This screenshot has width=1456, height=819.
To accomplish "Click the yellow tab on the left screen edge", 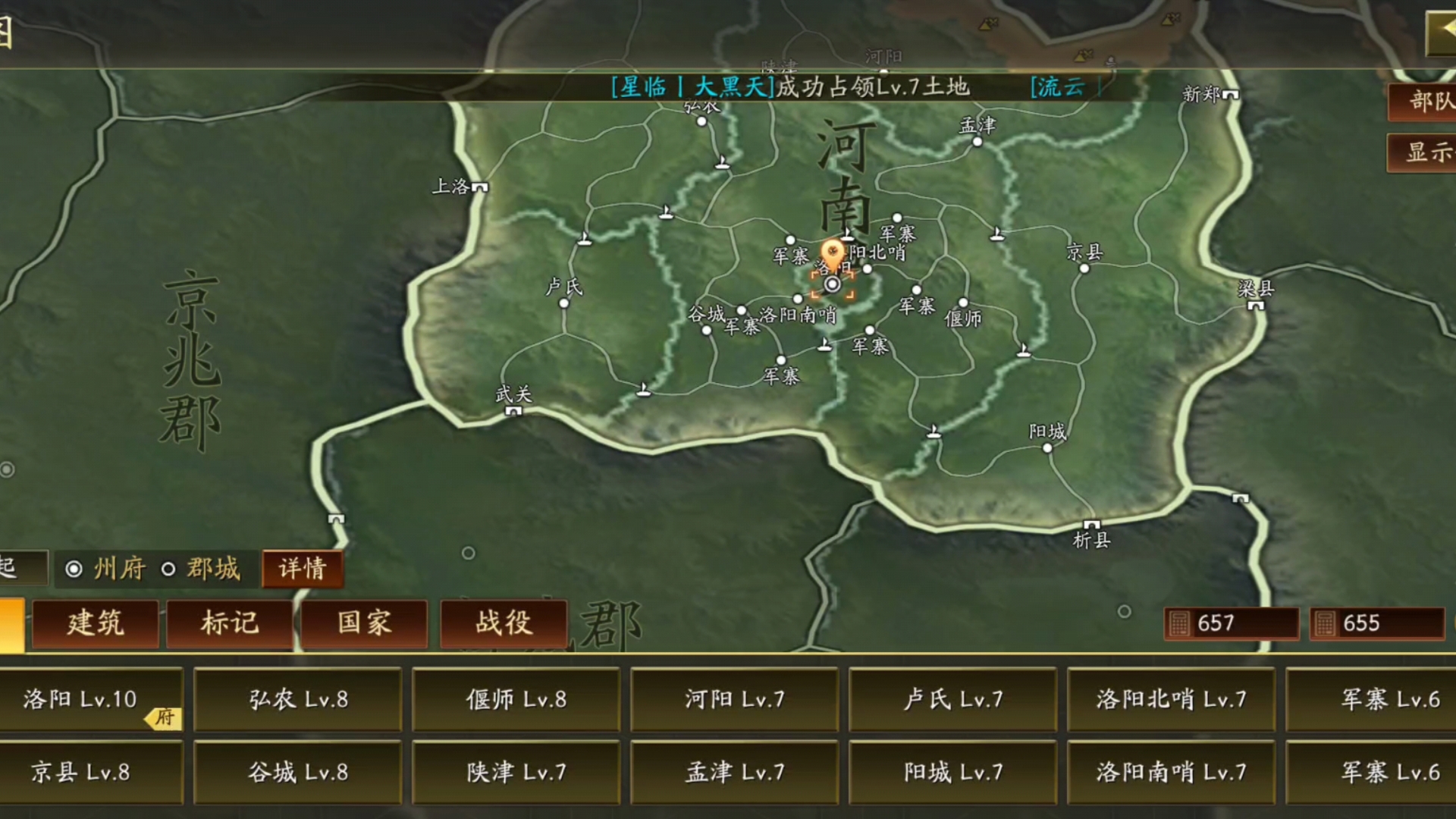I will [x=12, y=623].
